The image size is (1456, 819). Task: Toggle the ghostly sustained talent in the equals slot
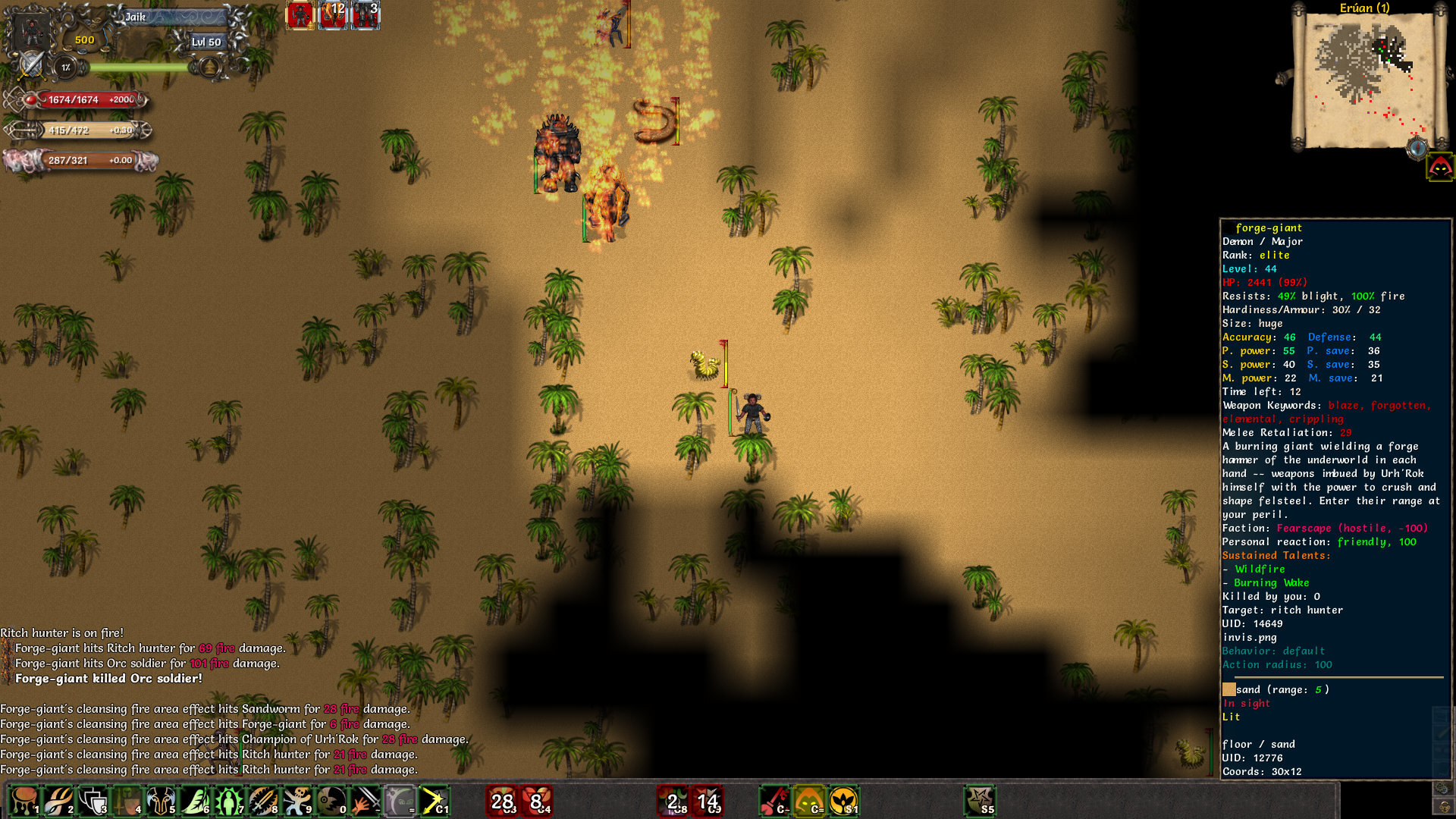[x=400, y=802]
